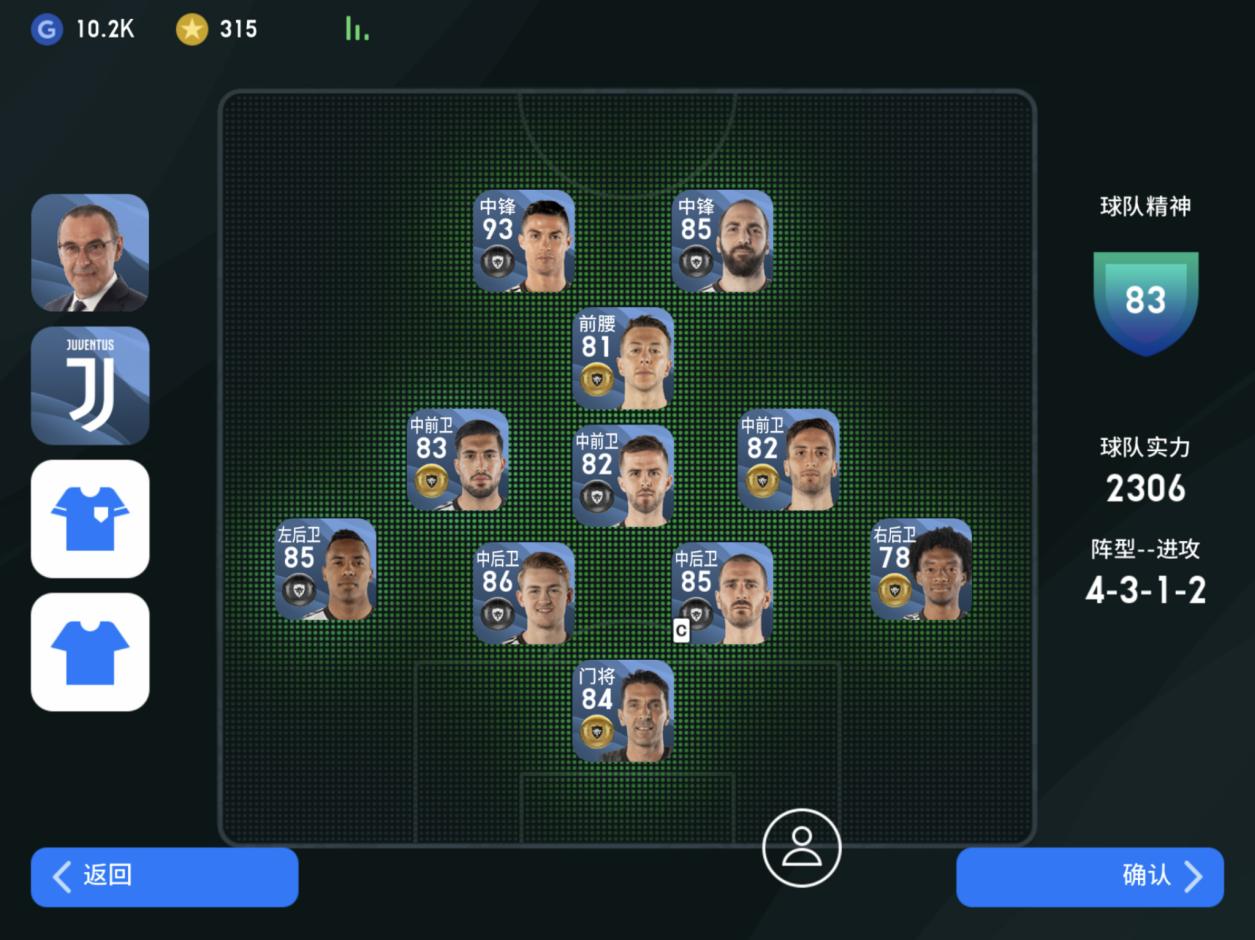This screenshot has width=1255, height=940.
Task: Select the Juventus team emblem tile
Action: 90,385
